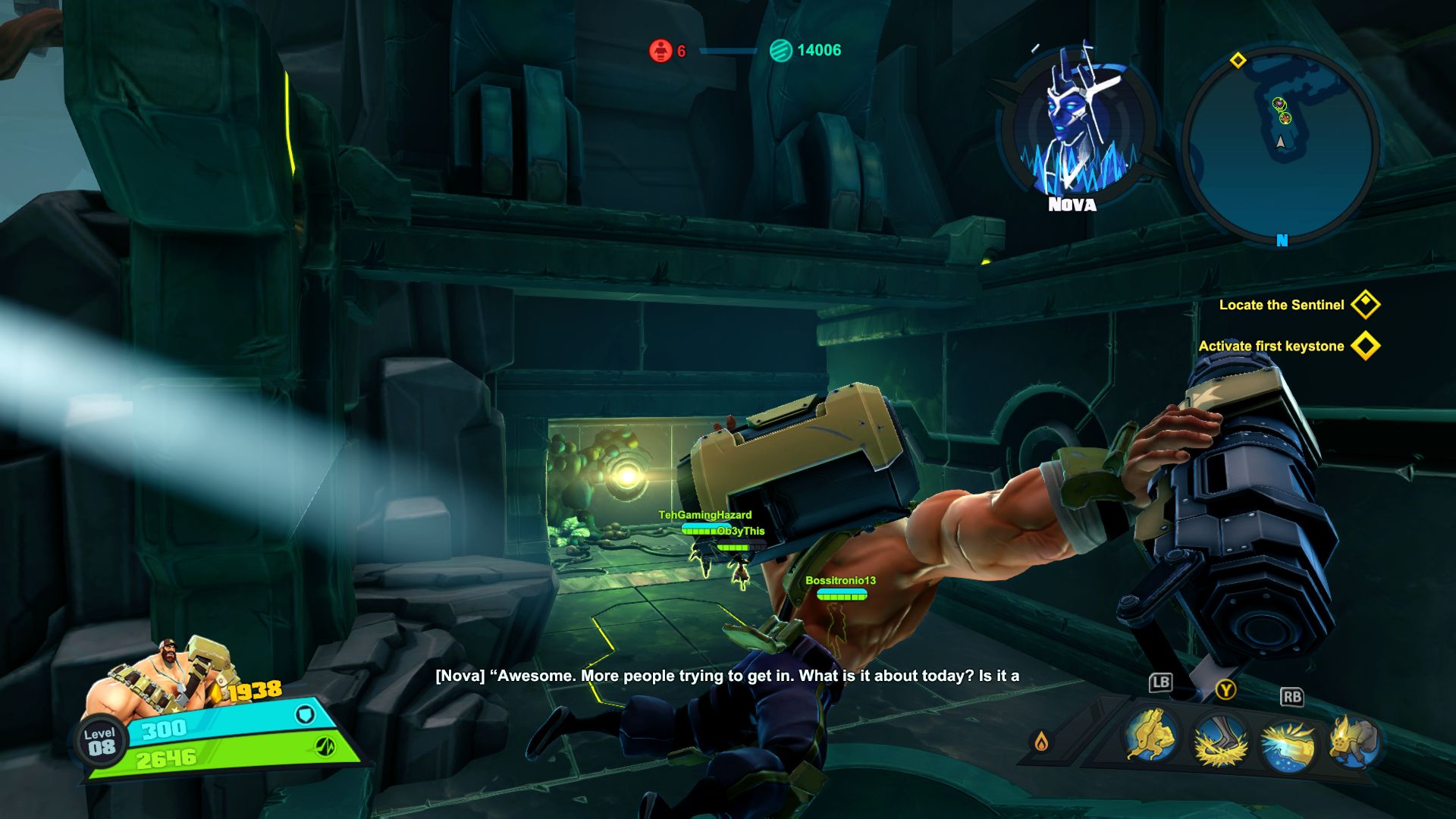Viewport: 1456px width, 819px height.
Task: Open the circular minimap
Action: click(x=1280, y=146)
